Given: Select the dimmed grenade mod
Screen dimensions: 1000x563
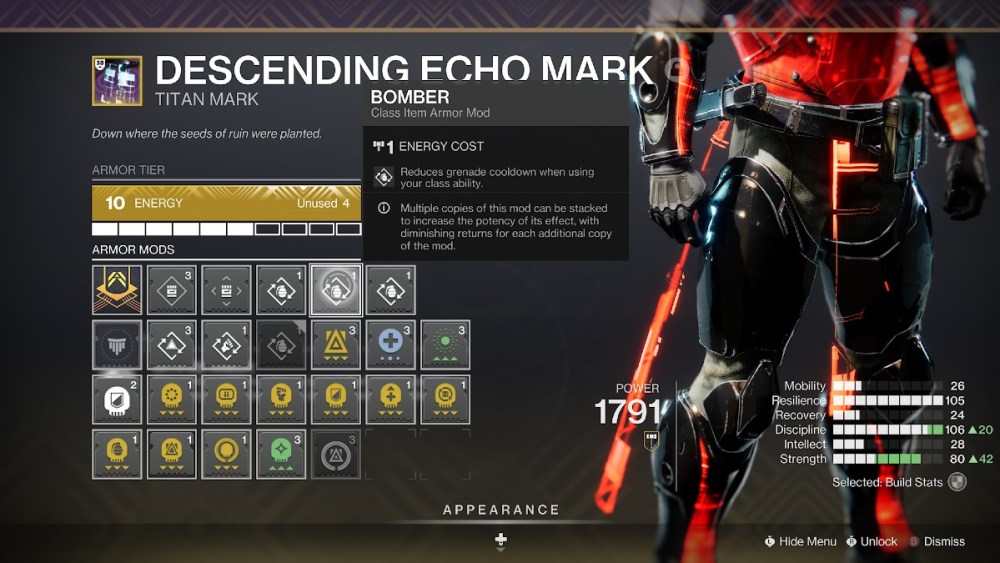Looking at the screenshot, I should click(x=281, y=345).
